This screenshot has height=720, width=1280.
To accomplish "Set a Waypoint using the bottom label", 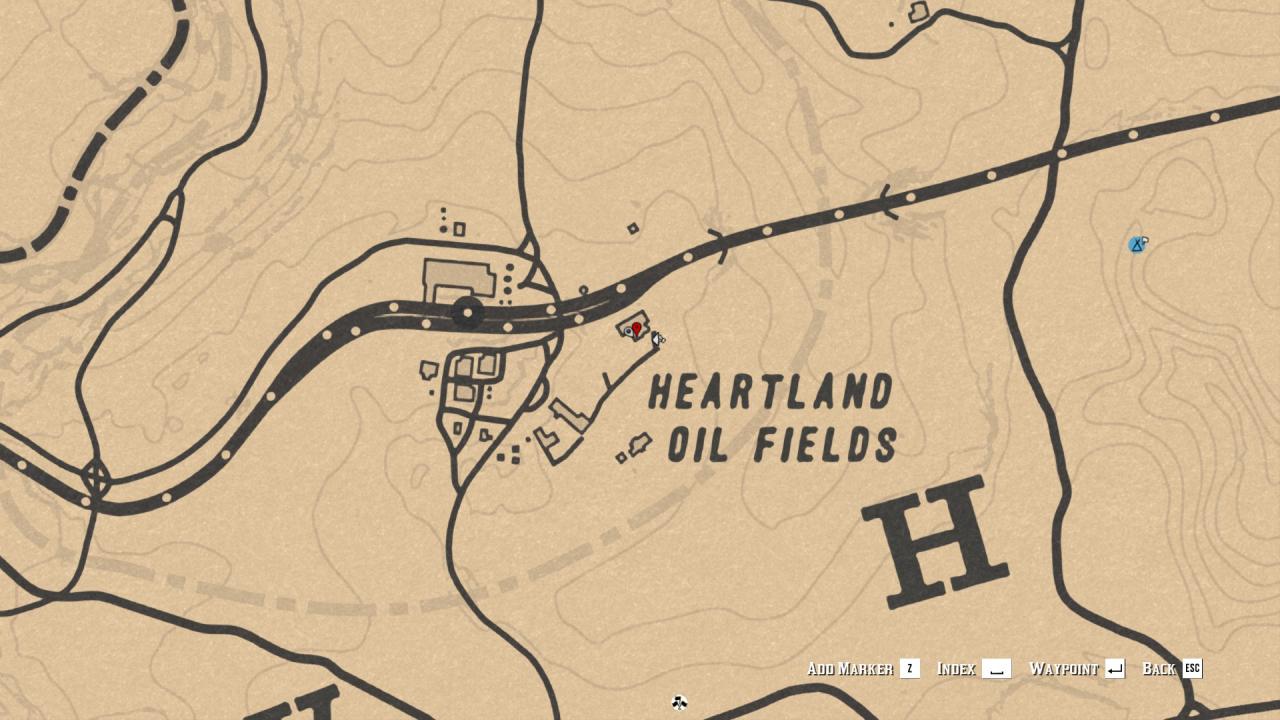I will [1064, 669].
